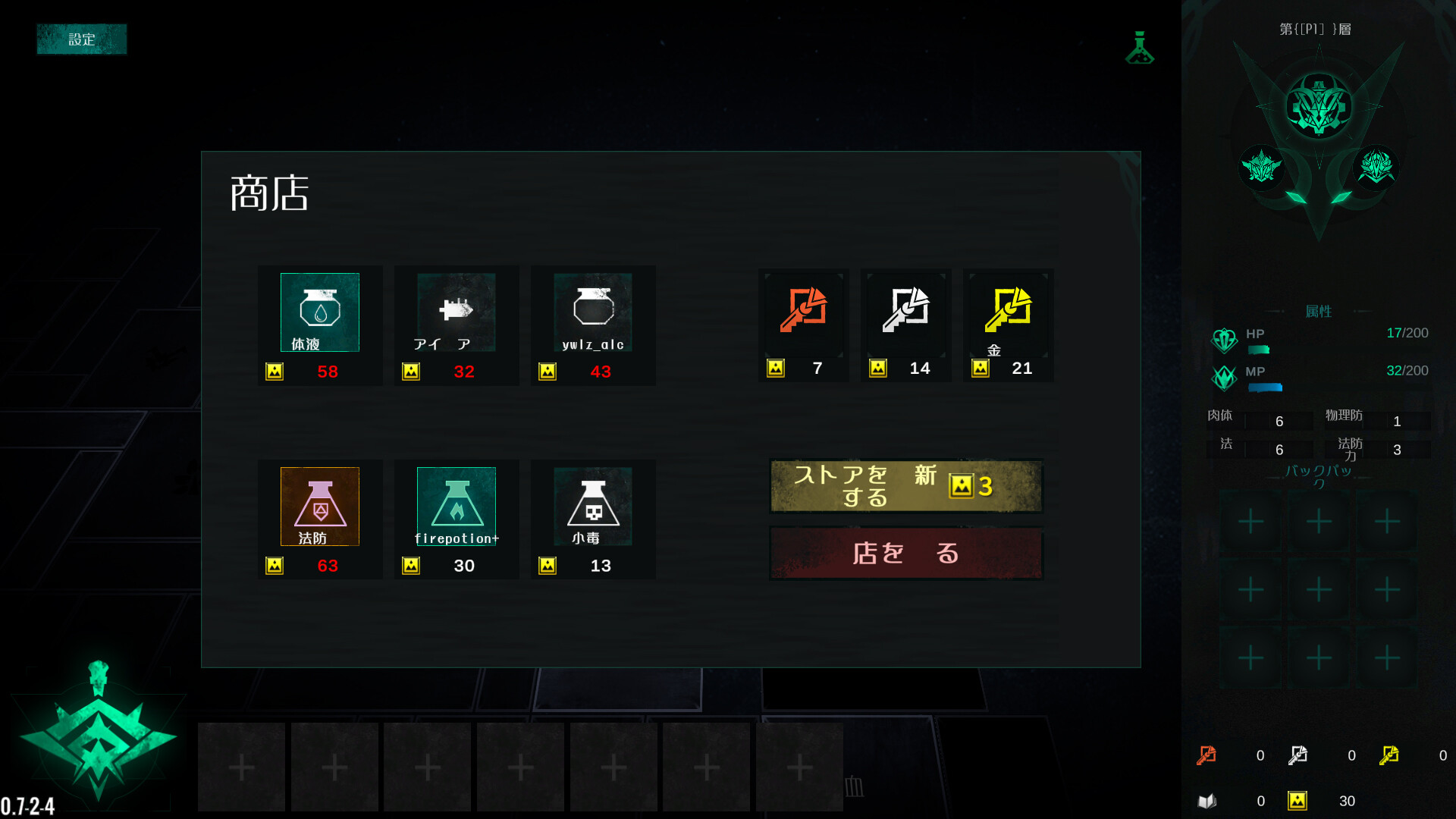Click the green potion flask icon
The height and width of the screenshot is (819, 1456).
click(1139, 49)
